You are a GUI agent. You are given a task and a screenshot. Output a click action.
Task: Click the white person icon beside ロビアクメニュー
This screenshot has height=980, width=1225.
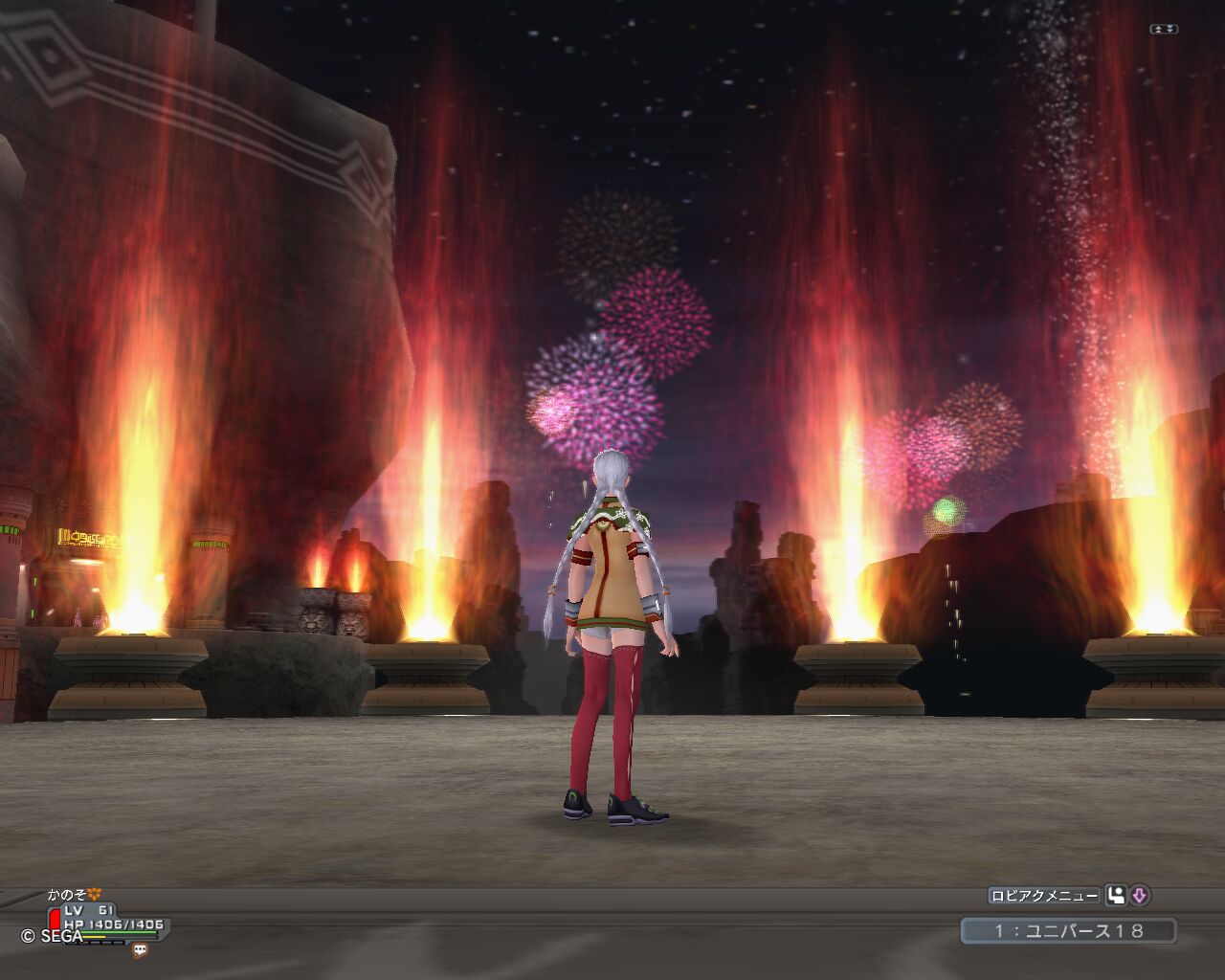coord(1116,896)
